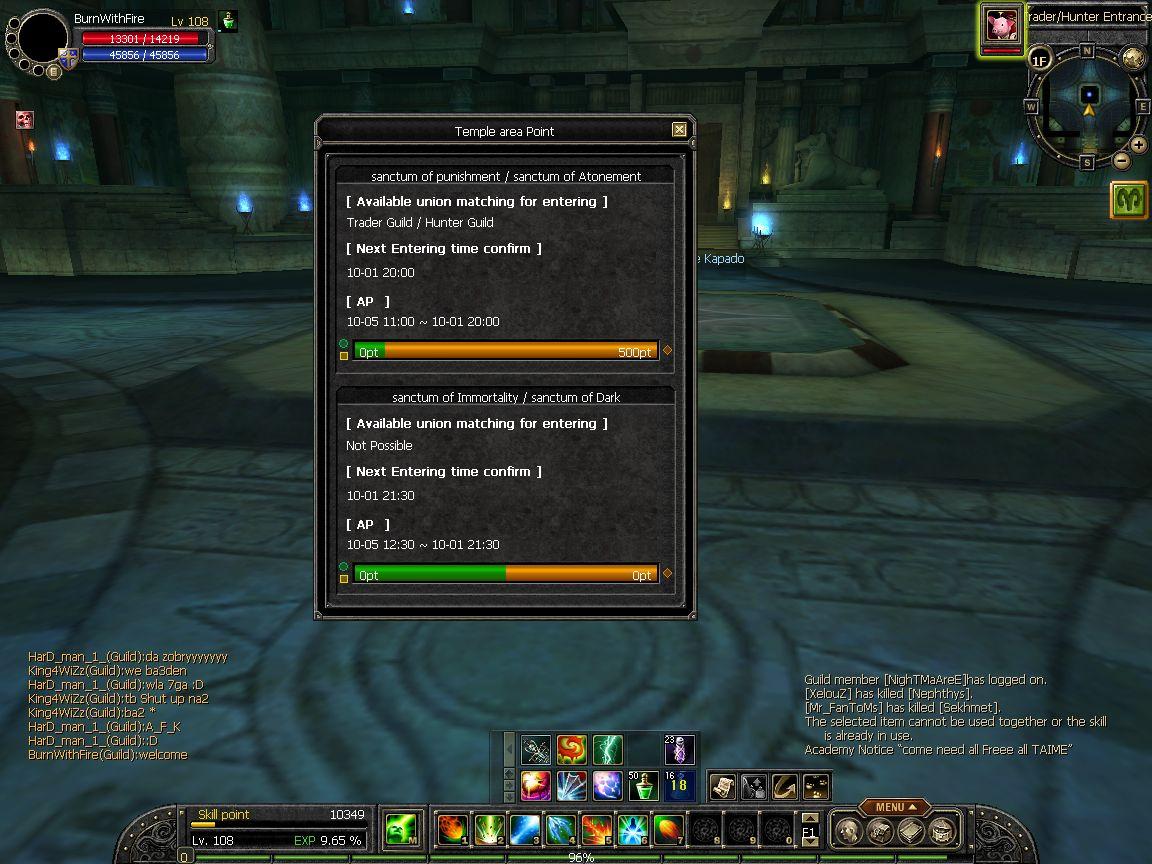The height and width of the screenshot is (864, 1152).
Task: Open the scroll icon in the action bar
Action: click(722, 786)
